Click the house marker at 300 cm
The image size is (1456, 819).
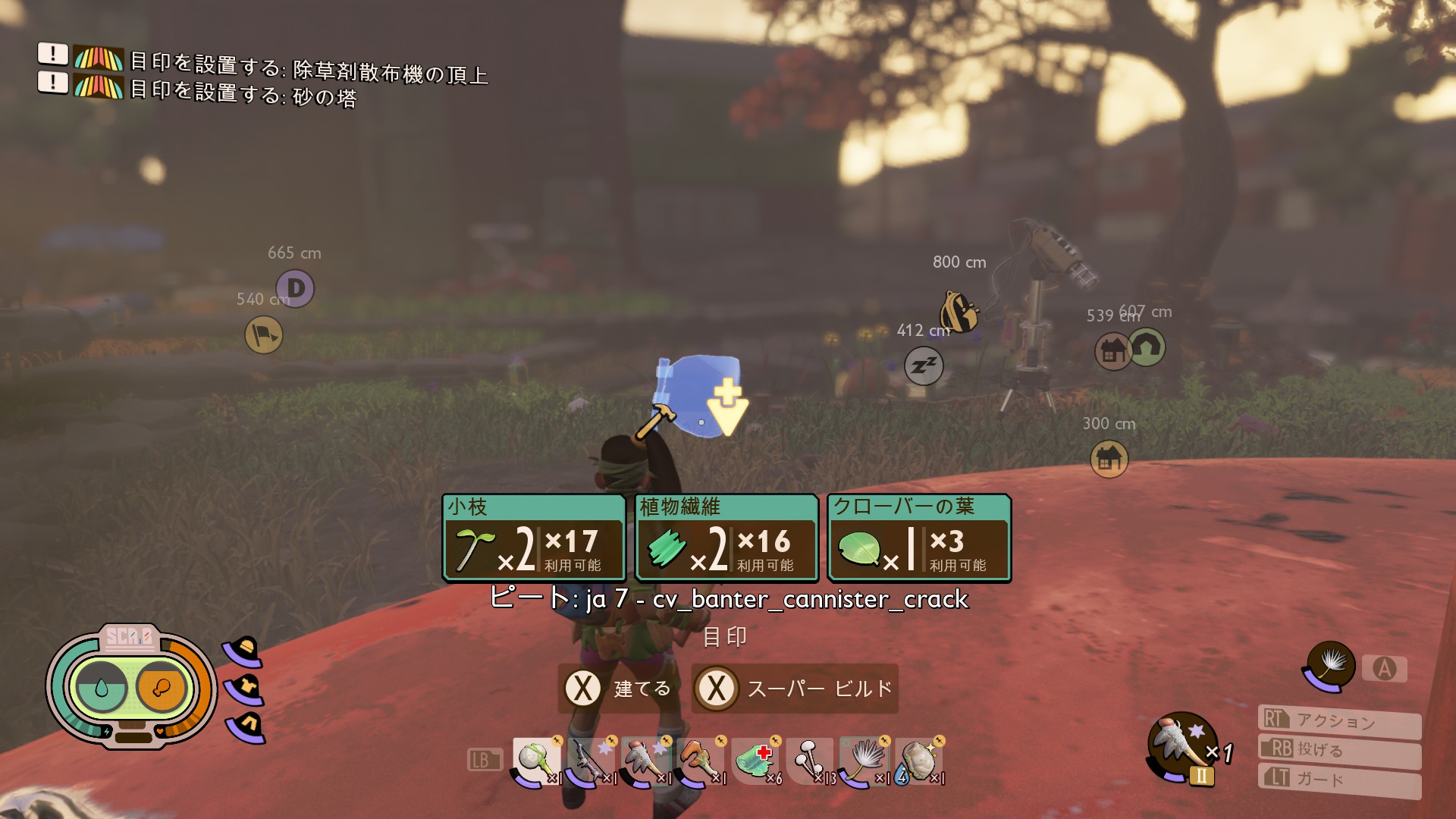tap(1109, 459)
